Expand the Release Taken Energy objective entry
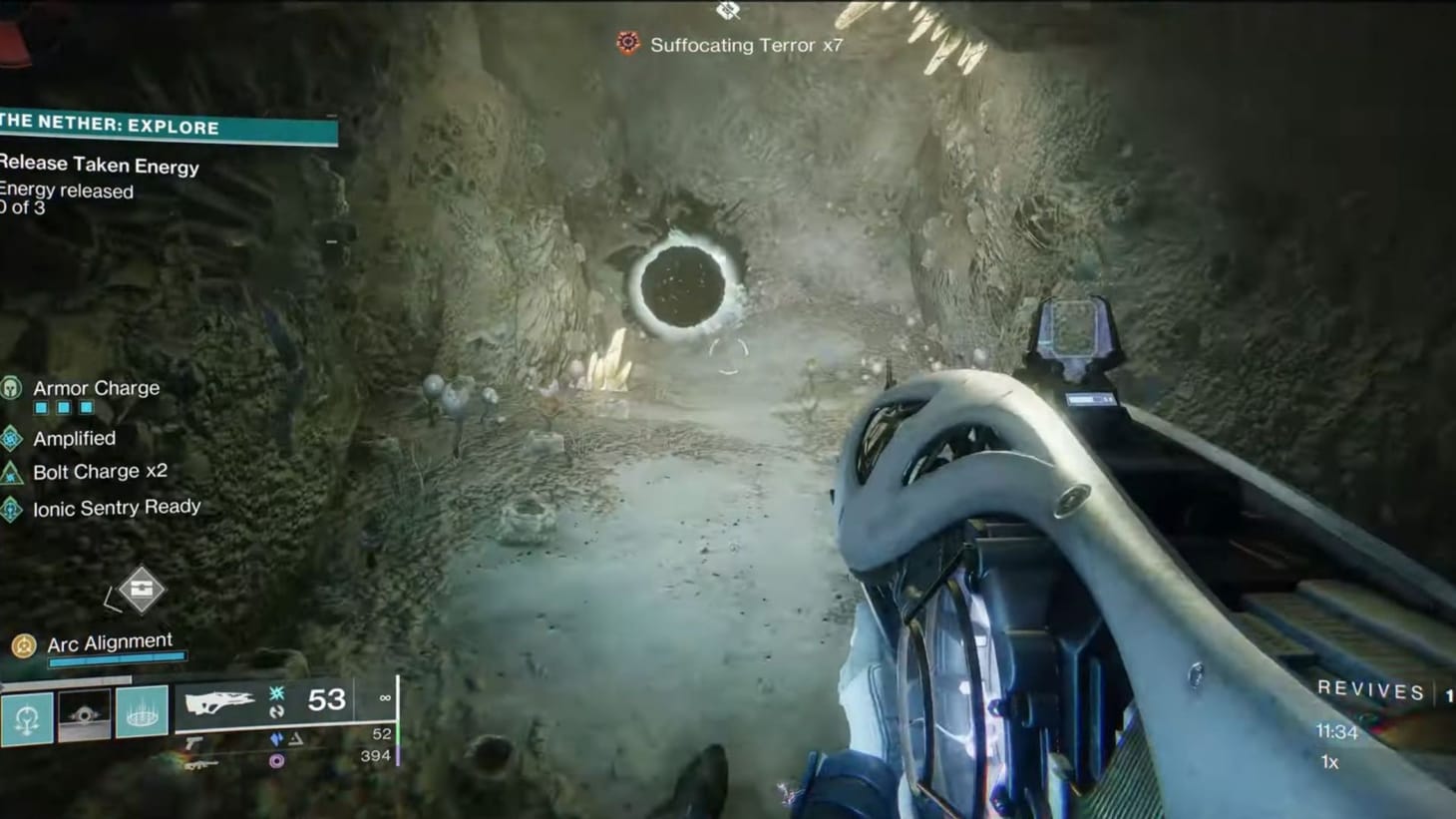This screenshot has width=1456, height=819. (100, 166)
